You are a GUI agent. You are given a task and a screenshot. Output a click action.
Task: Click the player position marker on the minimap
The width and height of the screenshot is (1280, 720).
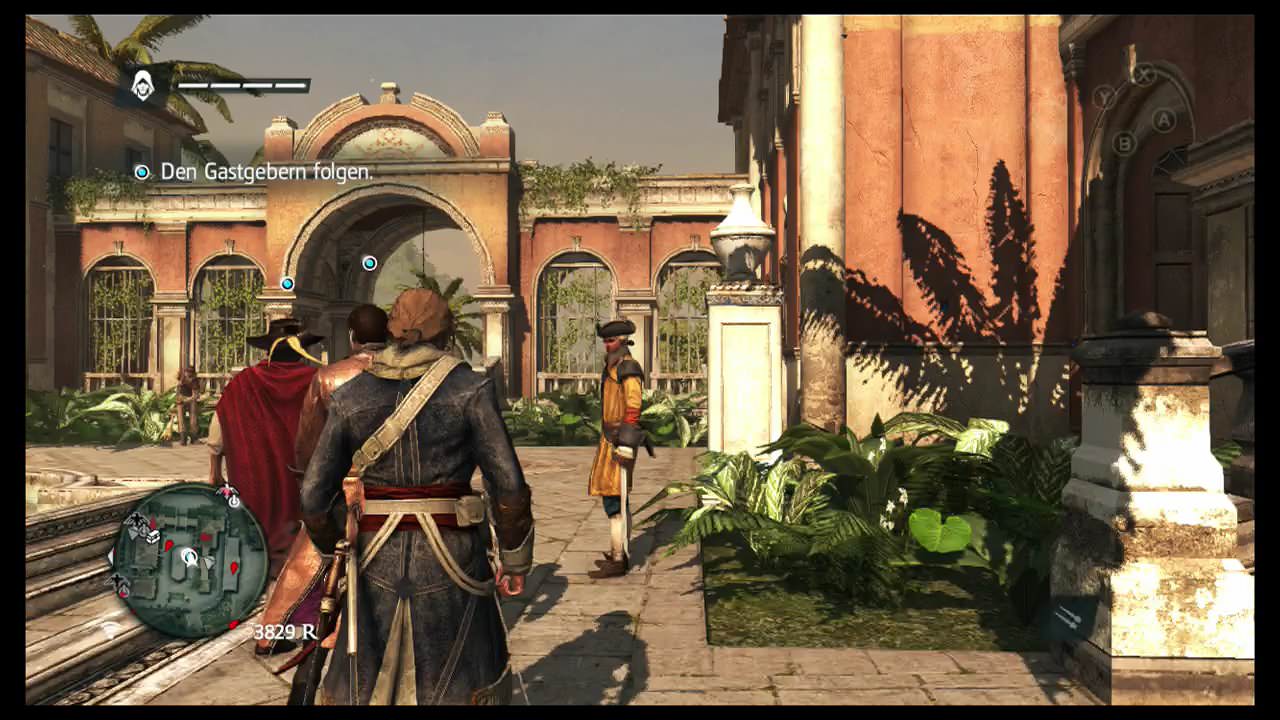click(x=190, y=557)
